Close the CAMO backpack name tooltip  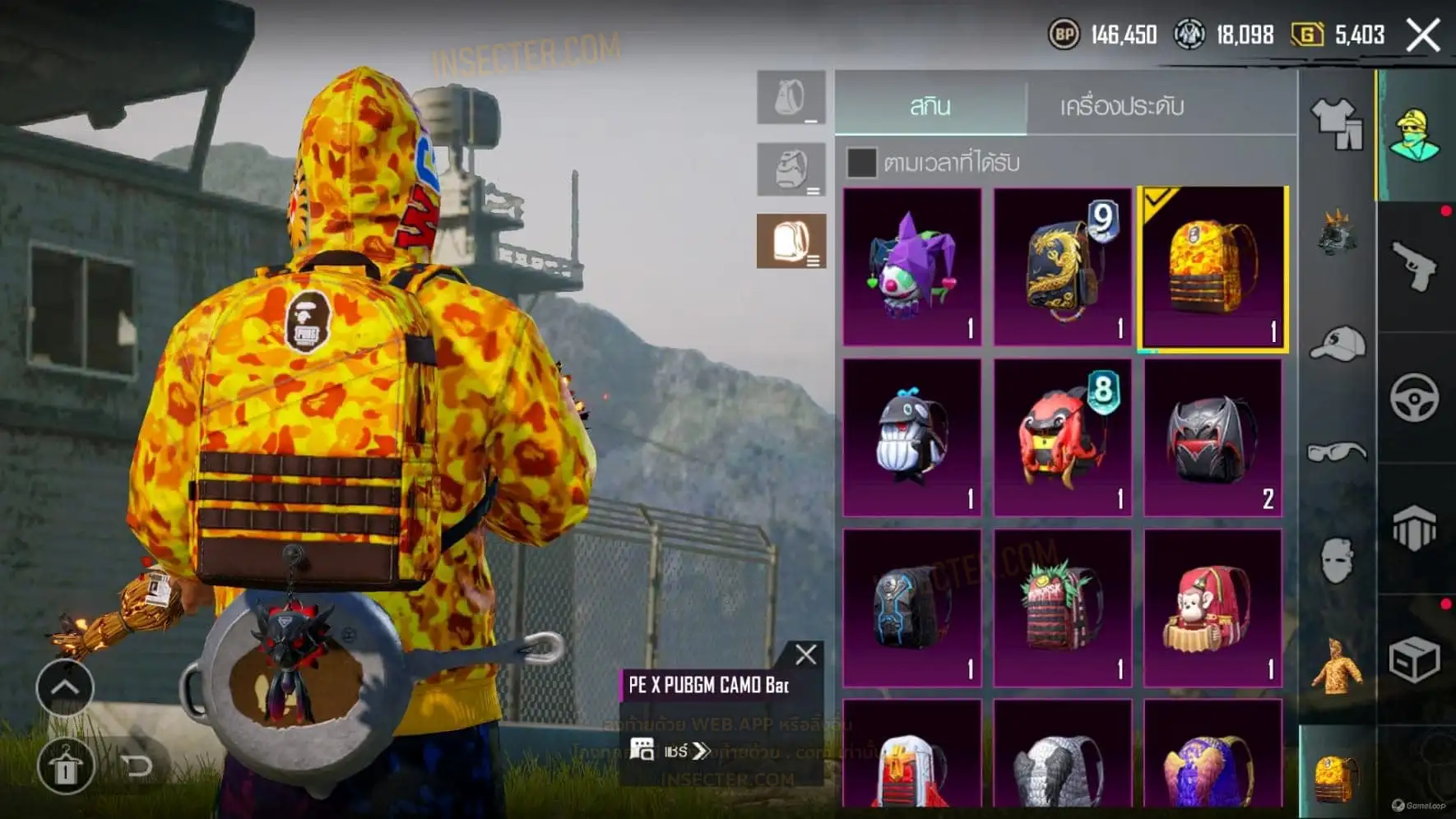click(805, 655)
